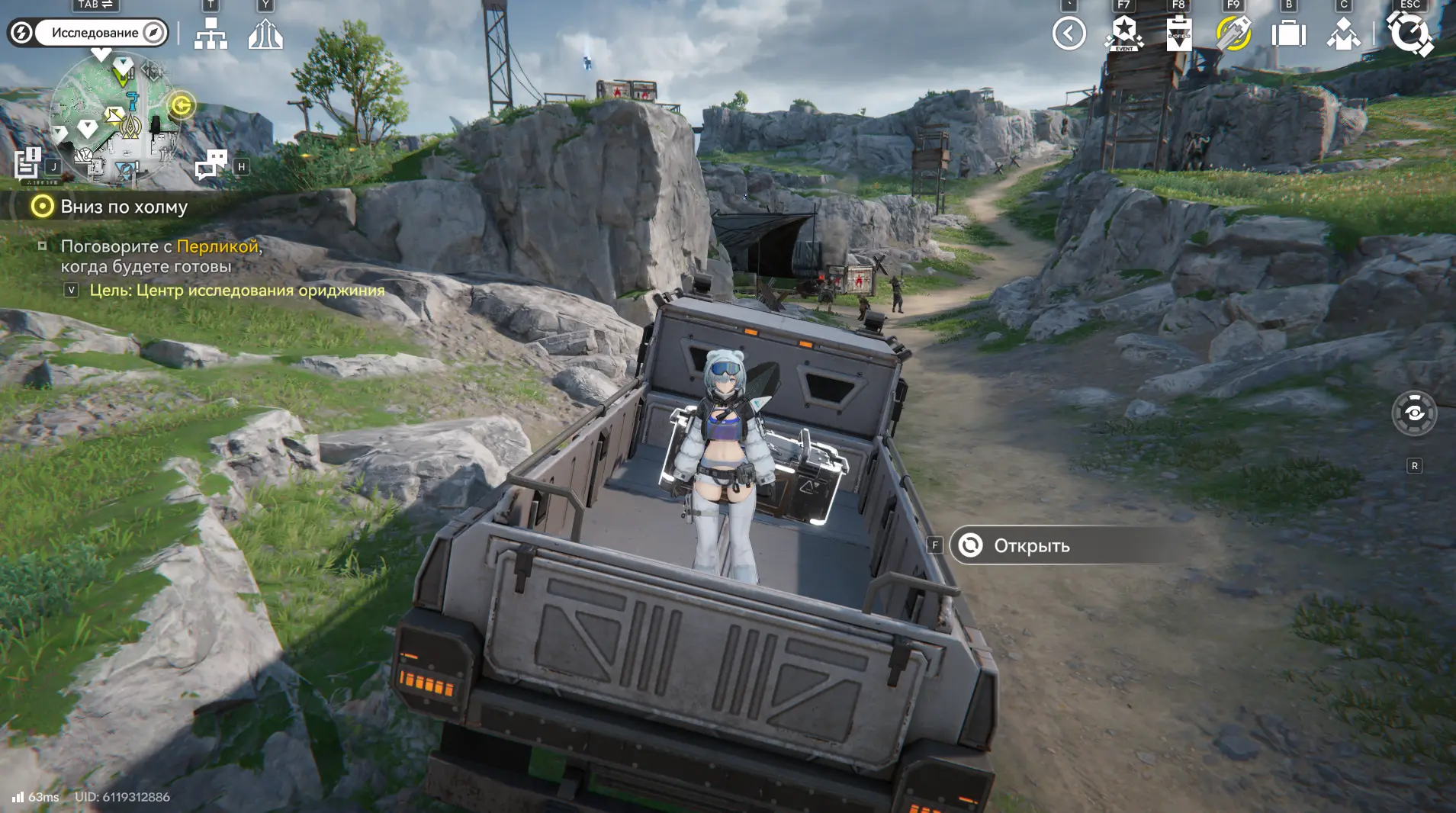Open the triple-arrow menu next to the tree icon

click(265, 34)
